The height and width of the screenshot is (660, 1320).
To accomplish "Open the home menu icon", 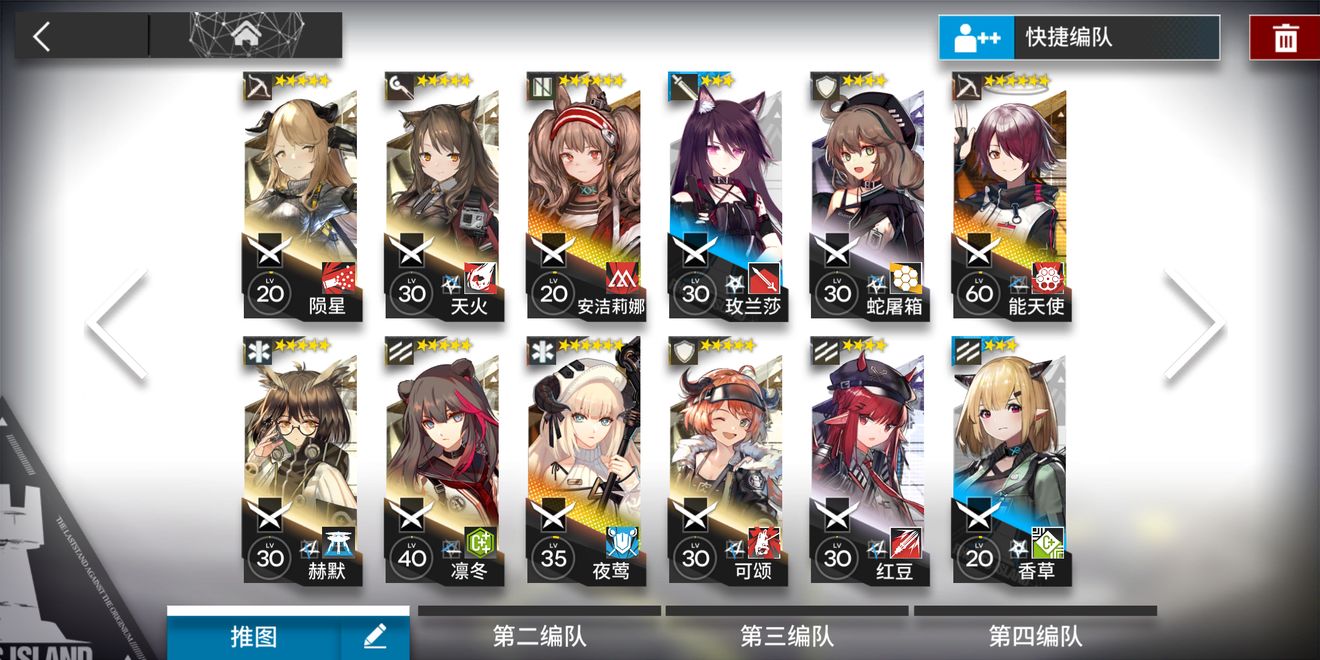I will pyautogui.click(x=245, y=35).
